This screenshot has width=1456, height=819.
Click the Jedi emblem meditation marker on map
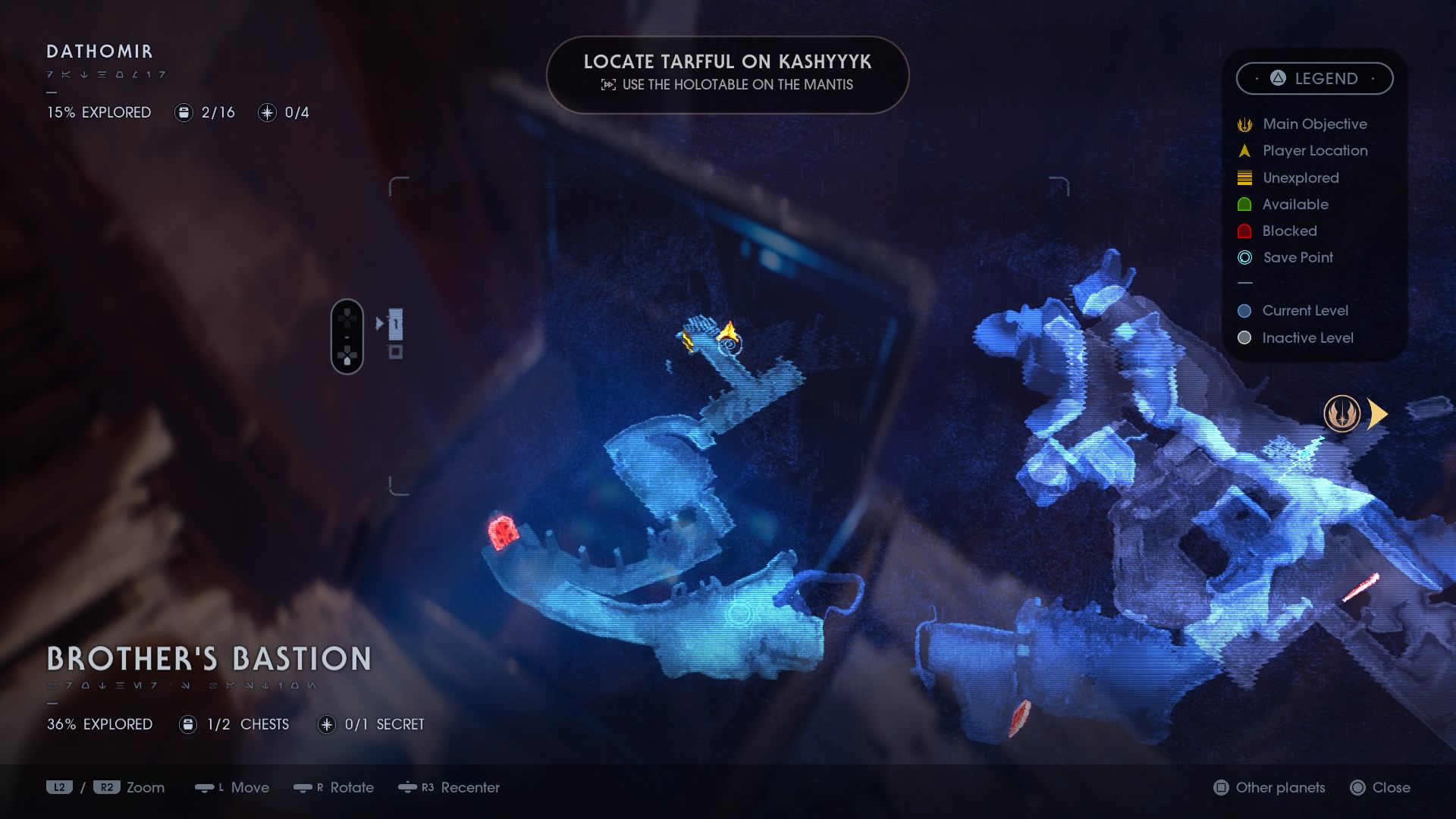[x=1342, y=414]
